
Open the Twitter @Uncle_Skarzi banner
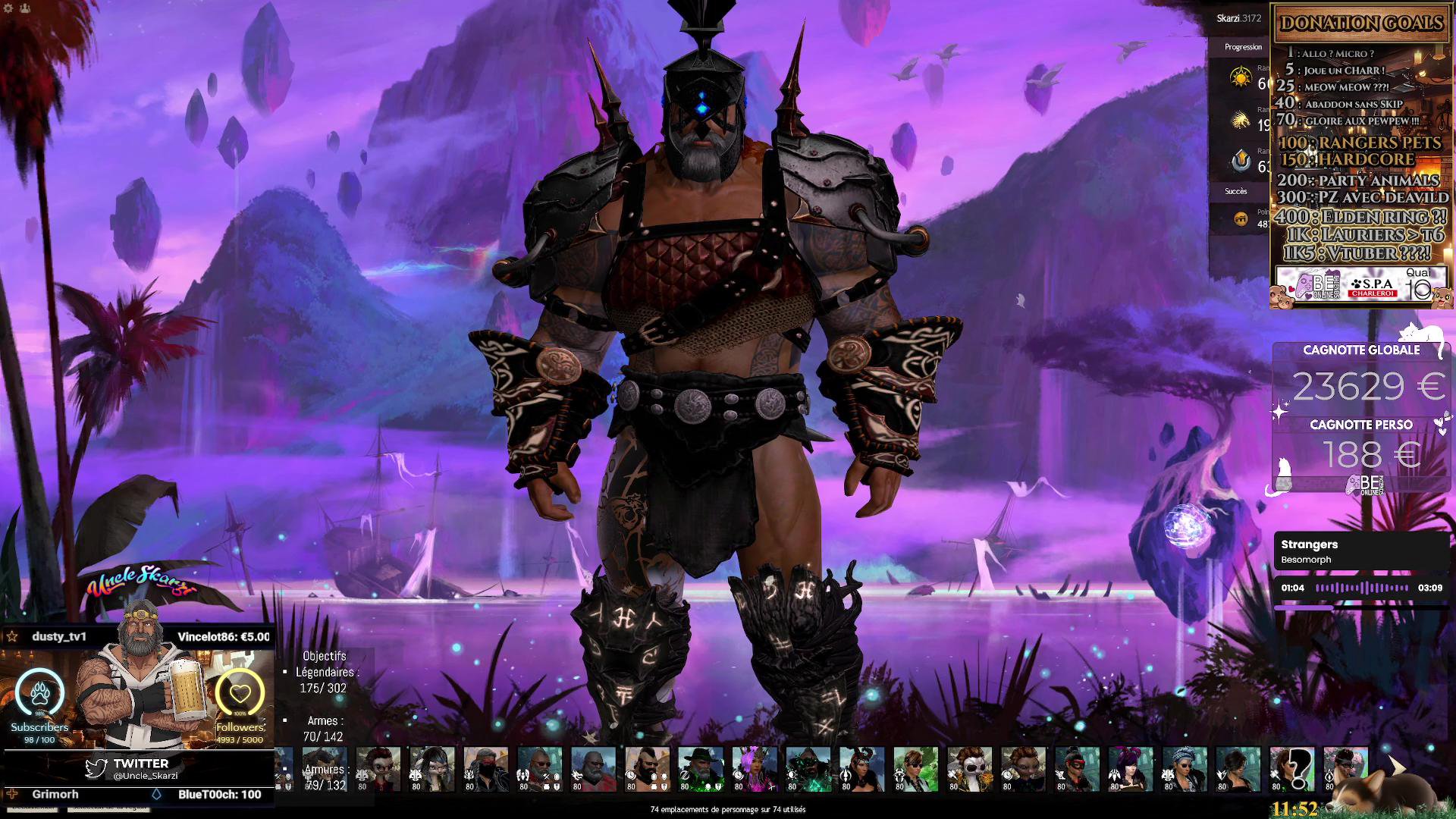point(140,769)
